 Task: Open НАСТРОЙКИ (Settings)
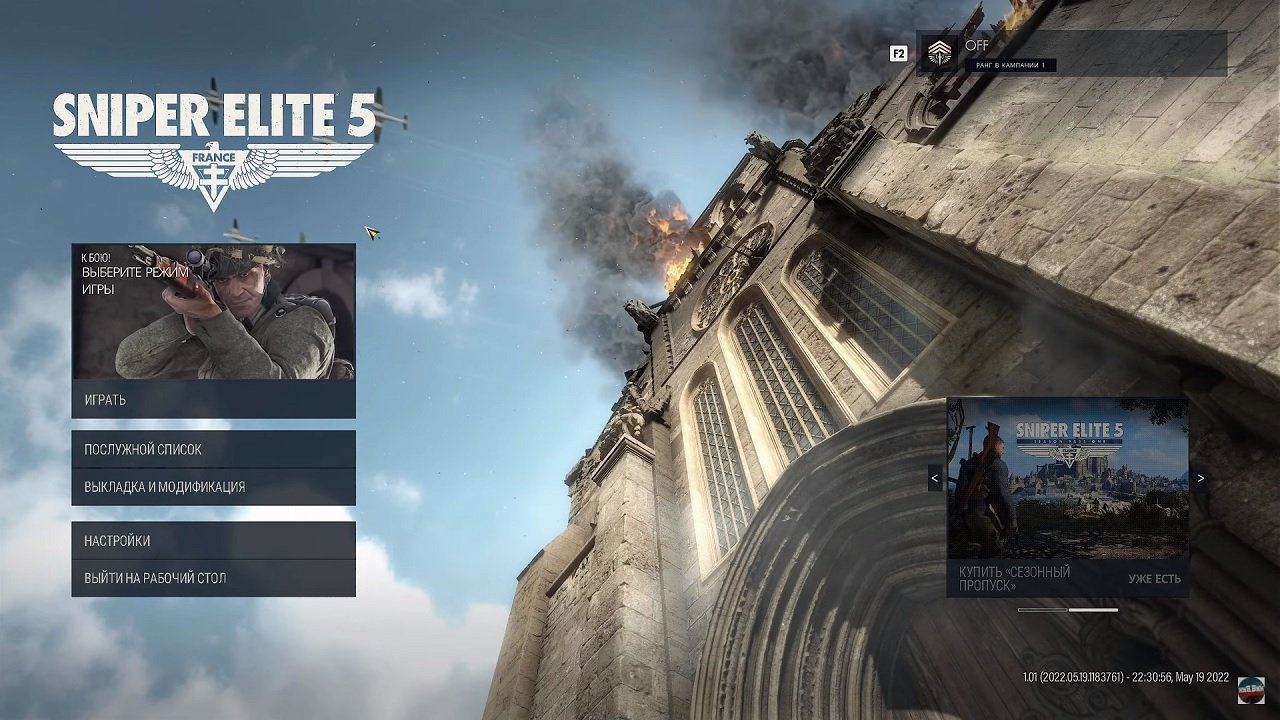pos(213,541)
